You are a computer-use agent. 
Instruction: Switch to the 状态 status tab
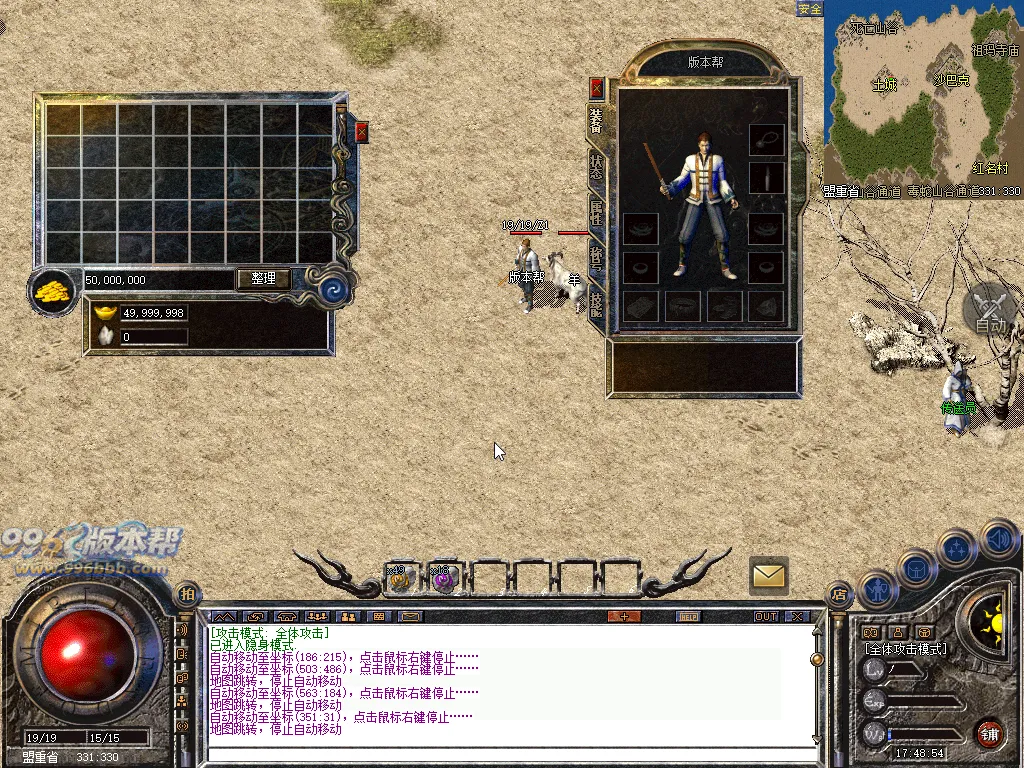click(597, 167)
